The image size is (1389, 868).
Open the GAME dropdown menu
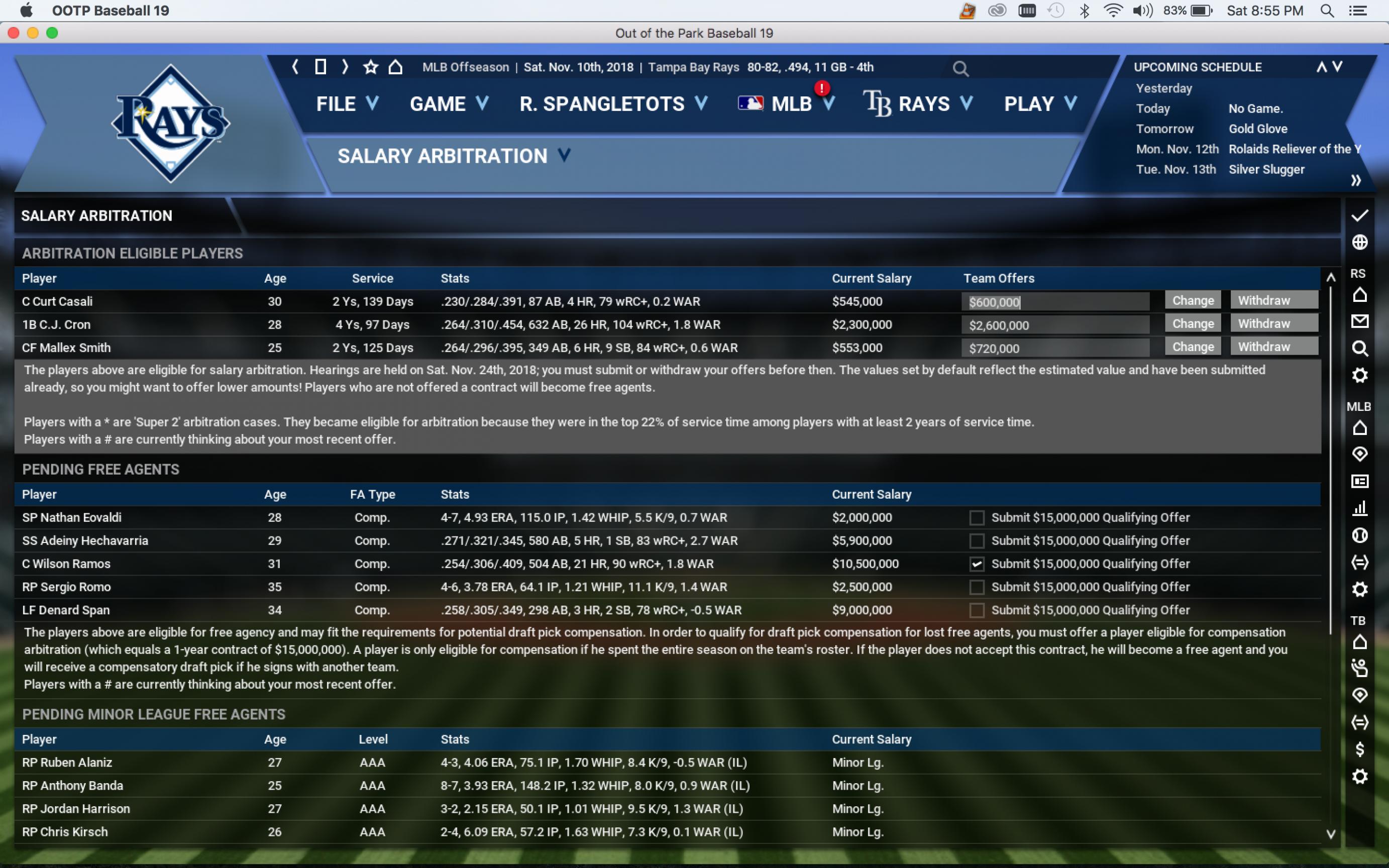tap(448, 104)
